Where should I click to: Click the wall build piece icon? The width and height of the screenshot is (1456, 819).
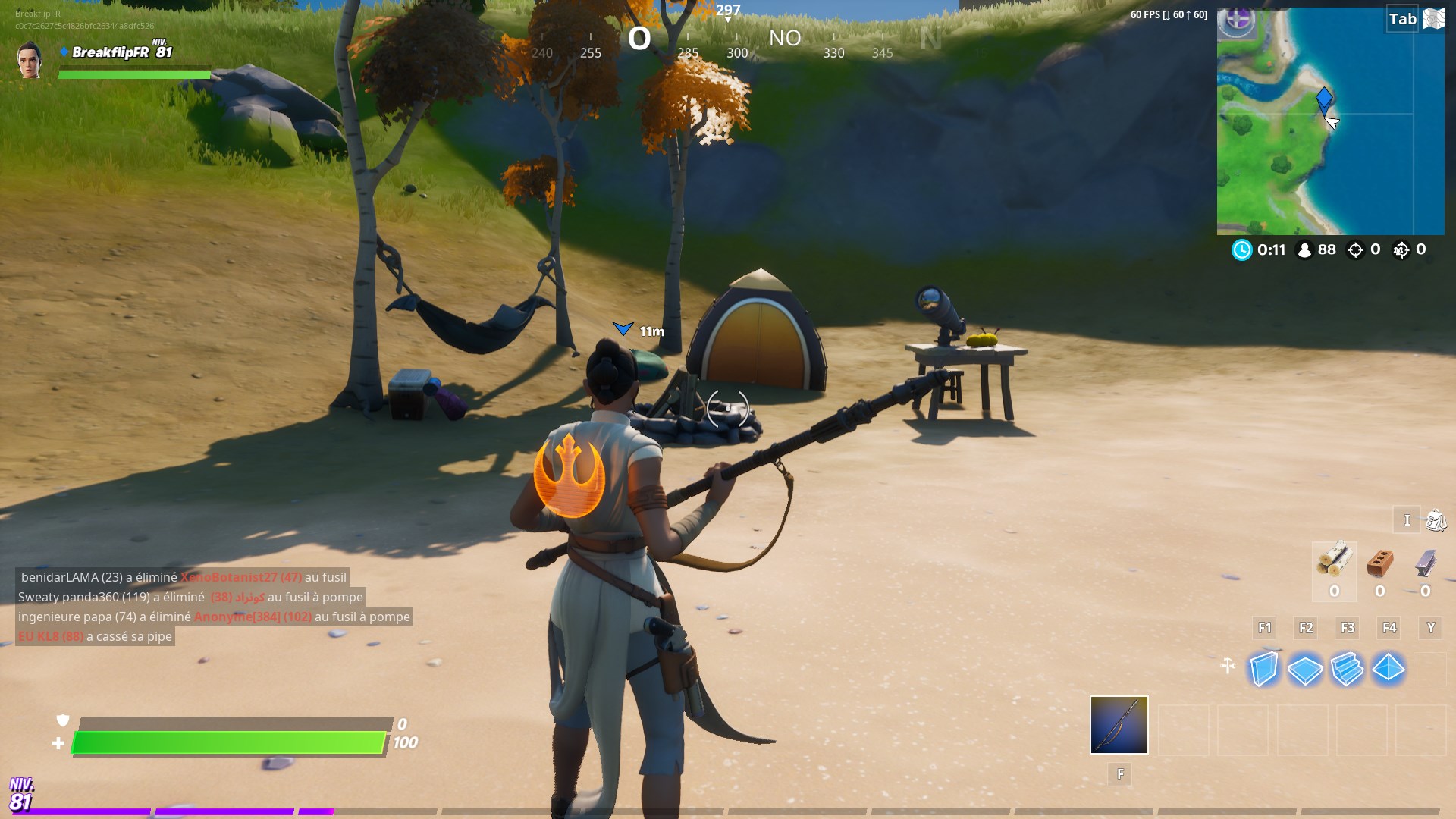[1263, 669]
